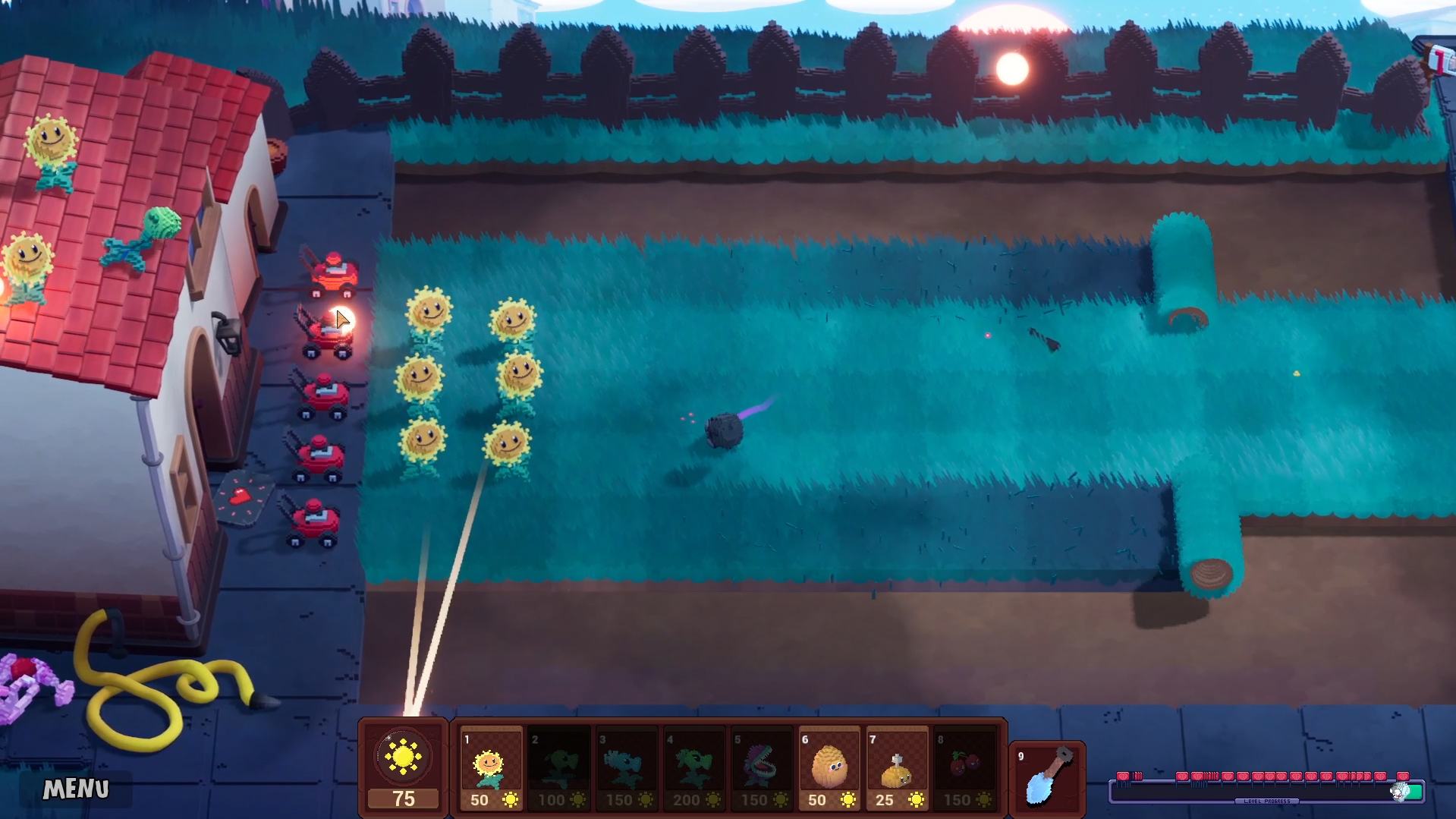Click the heart flag marker on the progress bar
The width and height of the screenshot is (1456, 819).
tap(1123, 775)
